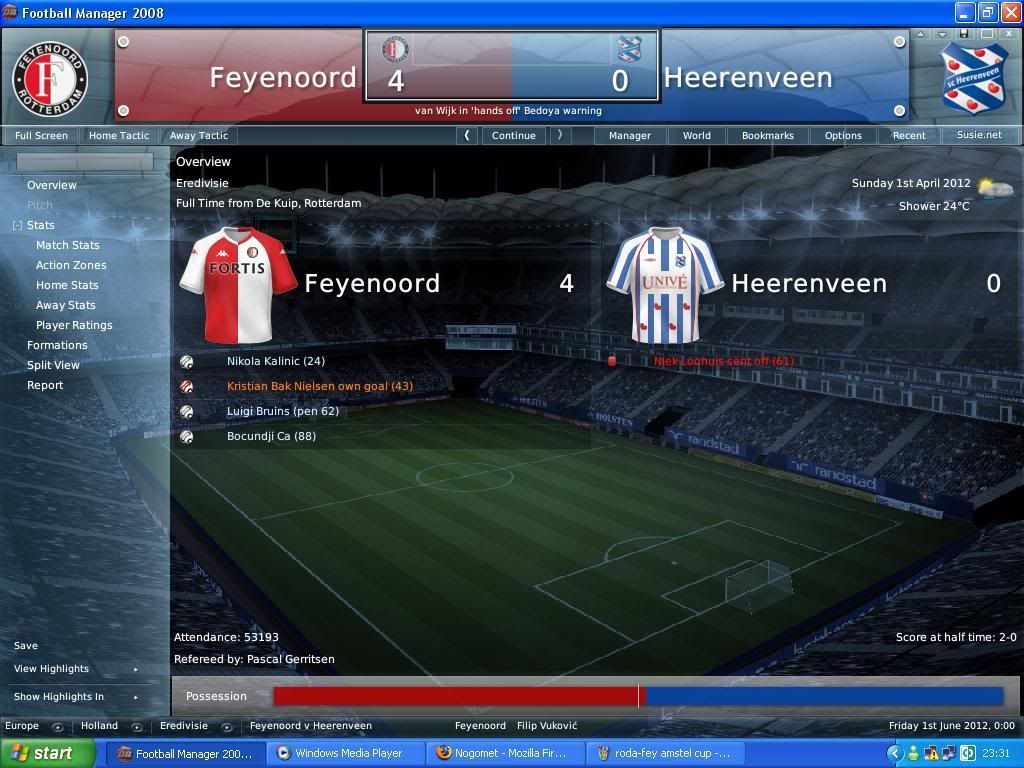
Task: Continue to the next game event
Action: tap(513, 135)
